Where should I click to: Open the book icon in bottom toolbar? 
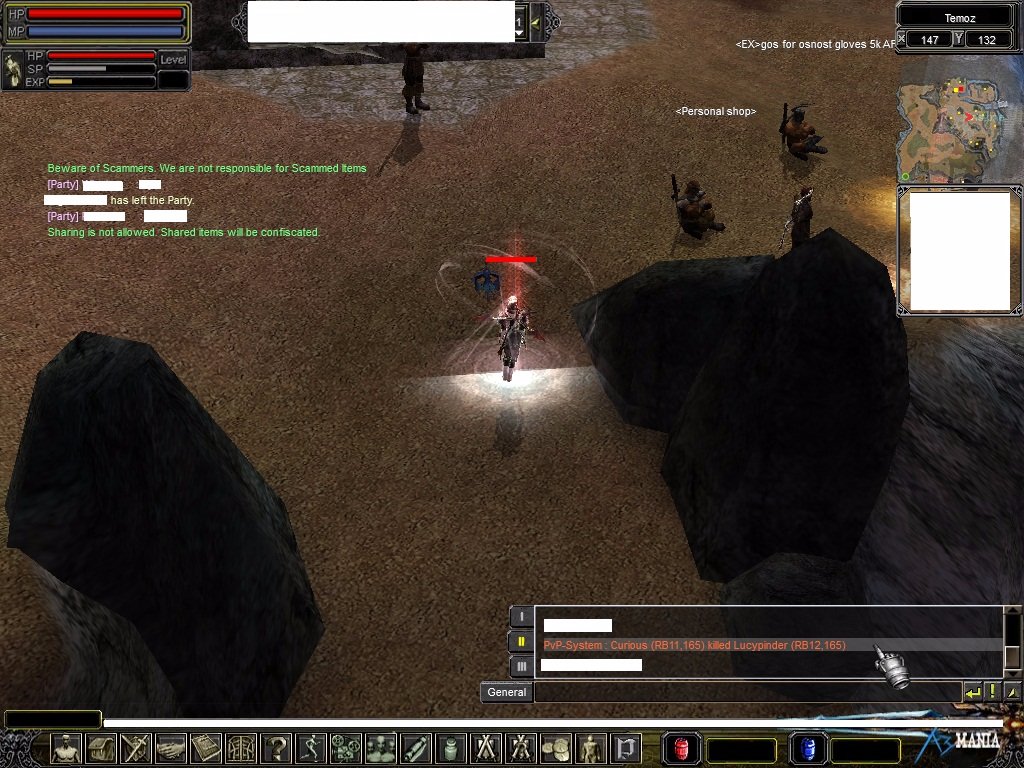coord(206,748)
